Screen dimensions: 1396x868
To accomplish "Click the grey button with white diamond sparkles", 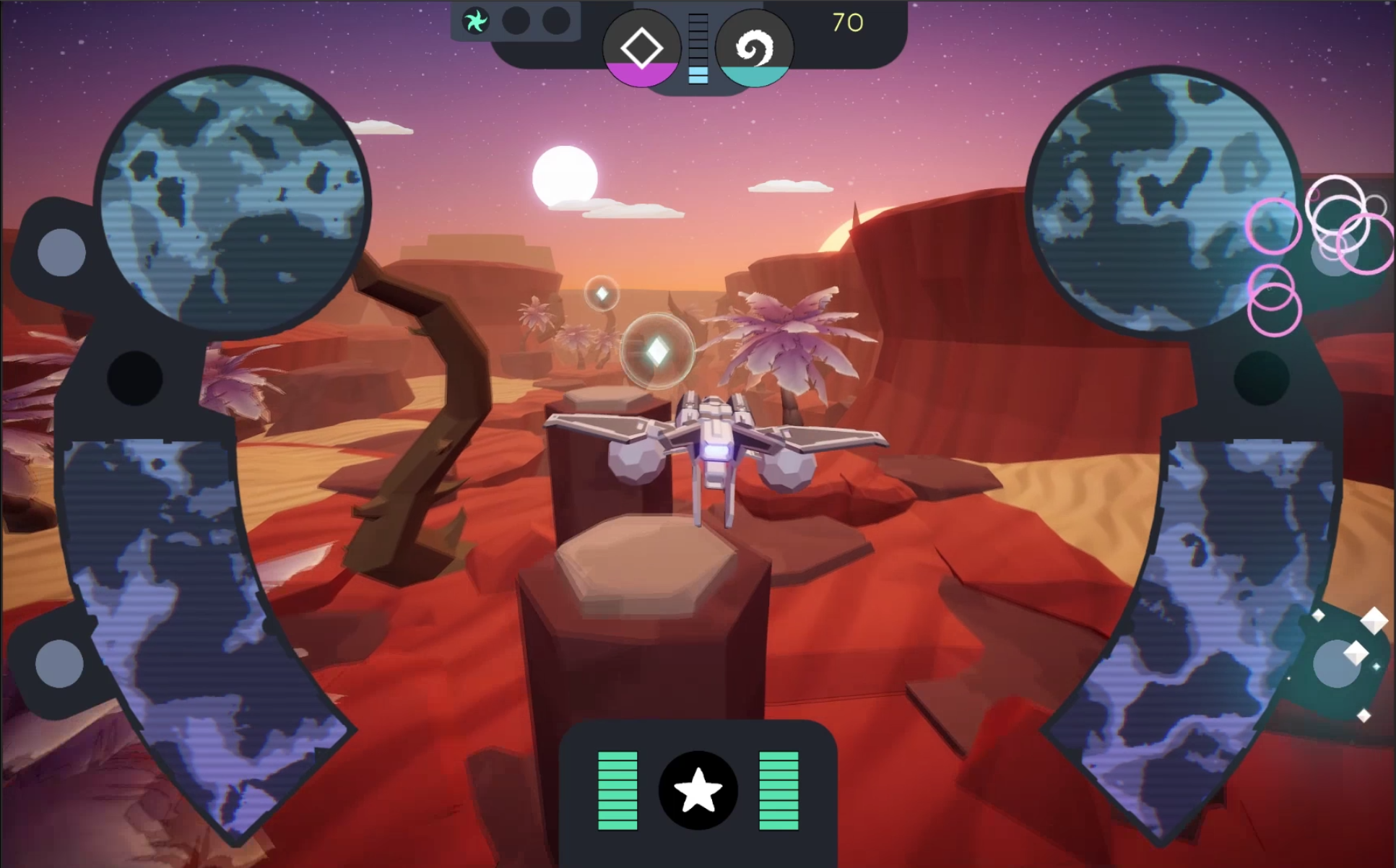I will click(1337, 664).
